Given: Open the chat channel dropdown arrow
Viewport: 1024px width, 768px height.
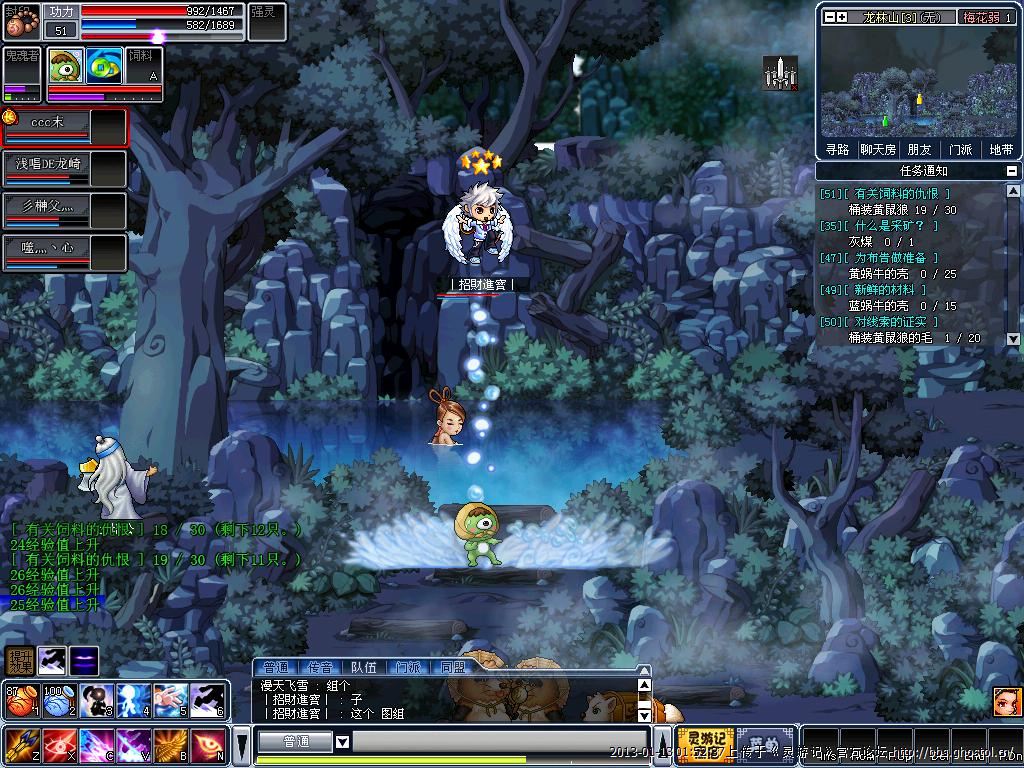Looking at the screenshot, I should (x=342, y=741).
